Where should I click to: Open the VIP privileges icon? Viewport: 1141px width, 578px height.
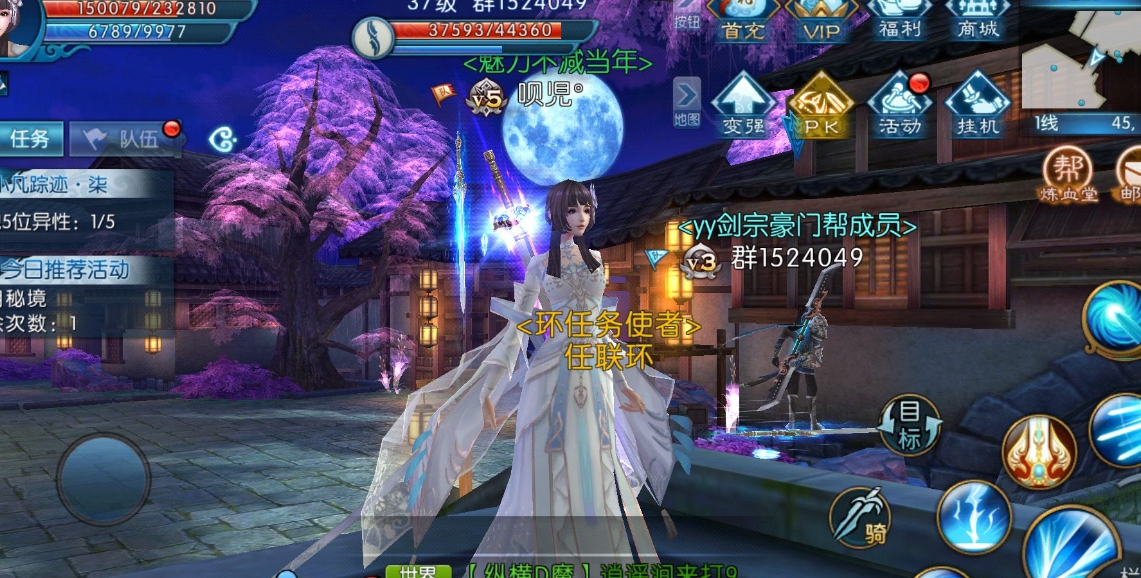point(820,20)
